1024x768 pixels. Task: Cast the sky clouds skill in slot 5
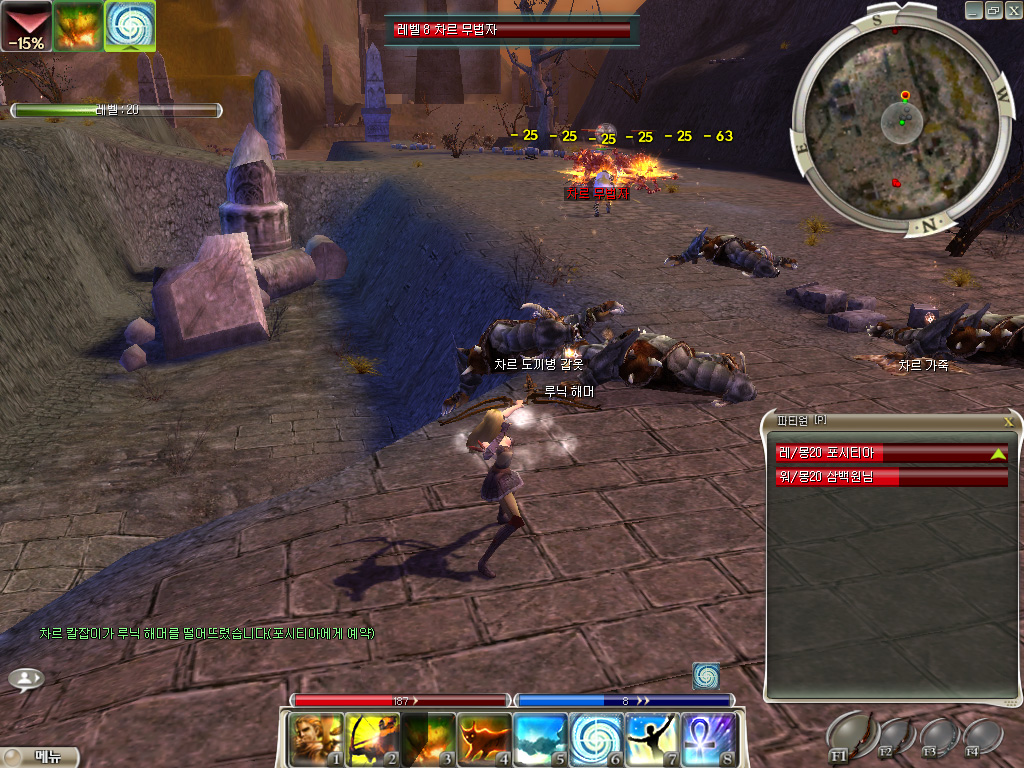[x=541, y=739]
